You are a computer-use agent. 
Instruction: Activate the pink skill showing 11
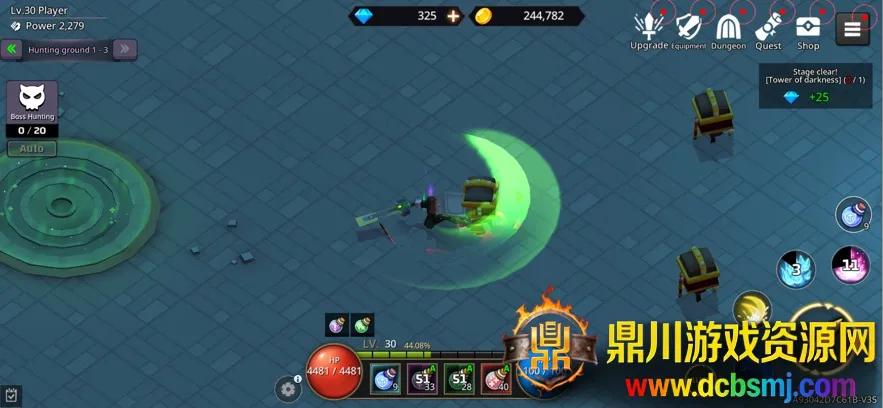850,265
